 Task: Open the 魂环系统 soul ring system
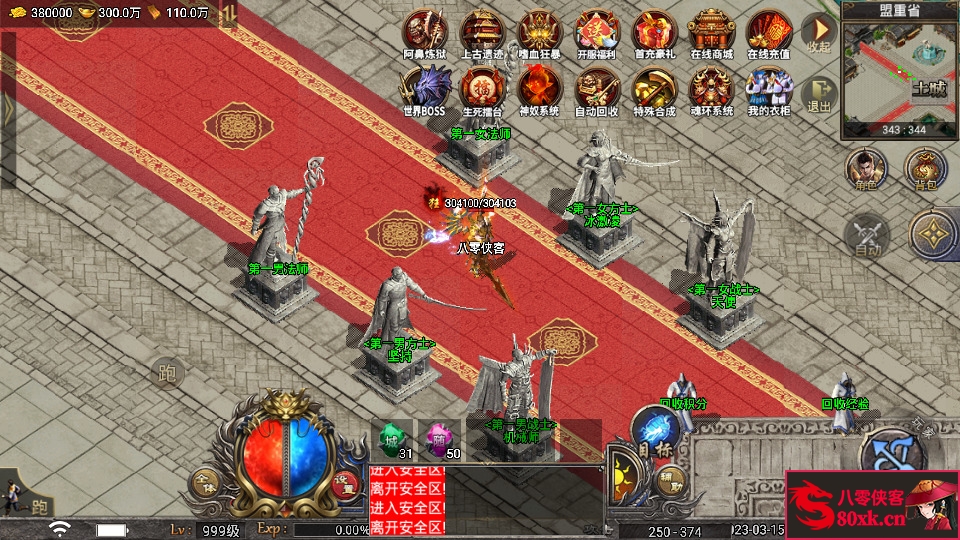[712, 90]
